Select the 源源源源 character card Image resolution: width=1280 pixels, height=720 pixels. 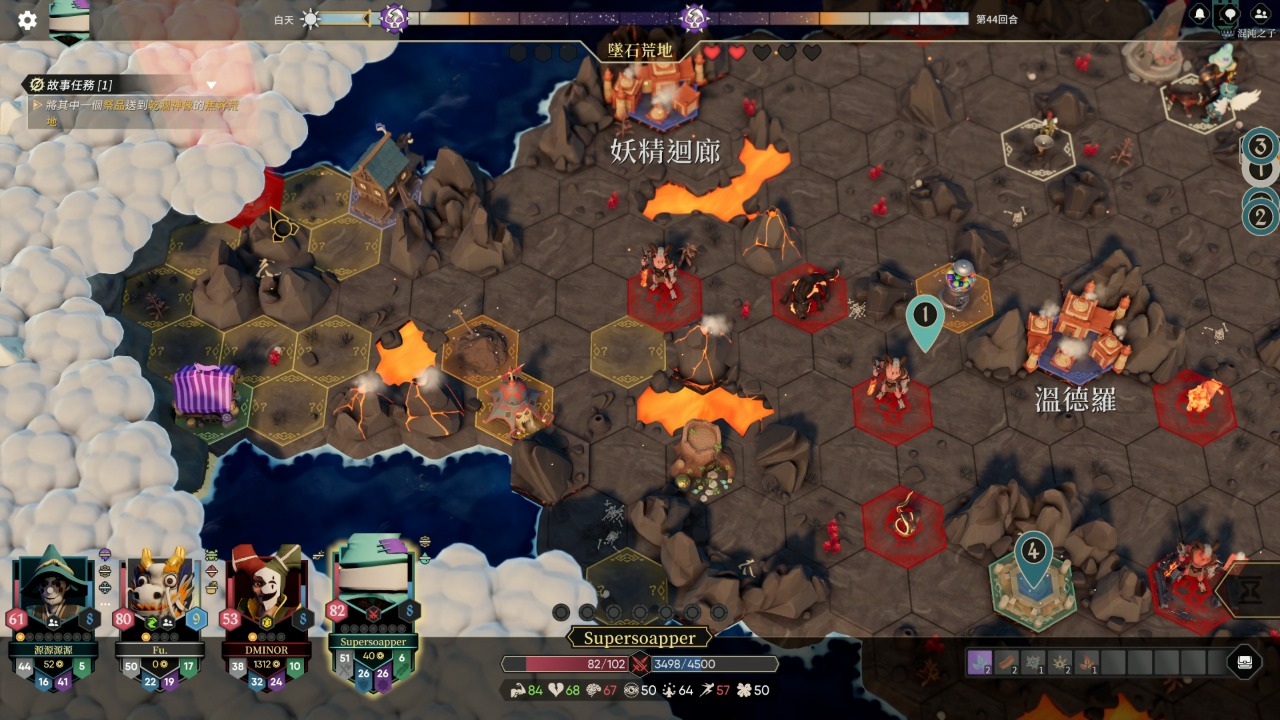click(53, 610)
